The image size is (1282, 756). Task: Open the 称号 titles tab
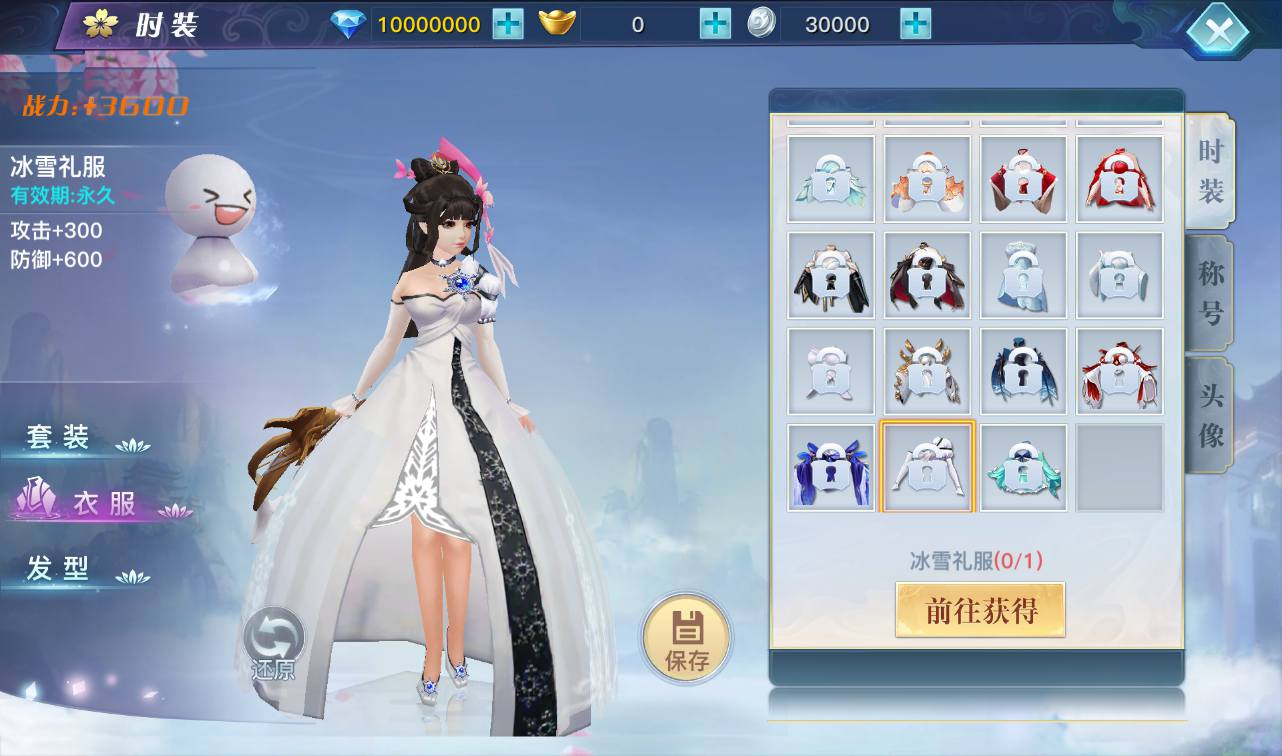pos(1210,293)
